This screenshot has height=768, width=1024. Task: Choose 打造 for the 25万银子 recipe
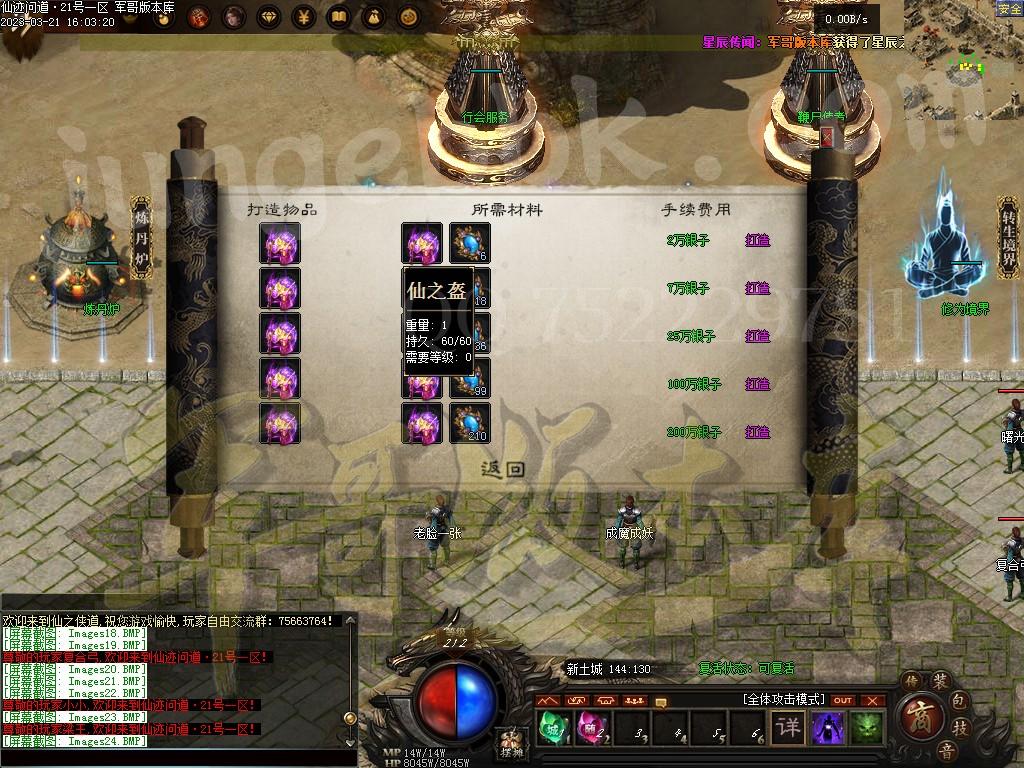(757, 336)
